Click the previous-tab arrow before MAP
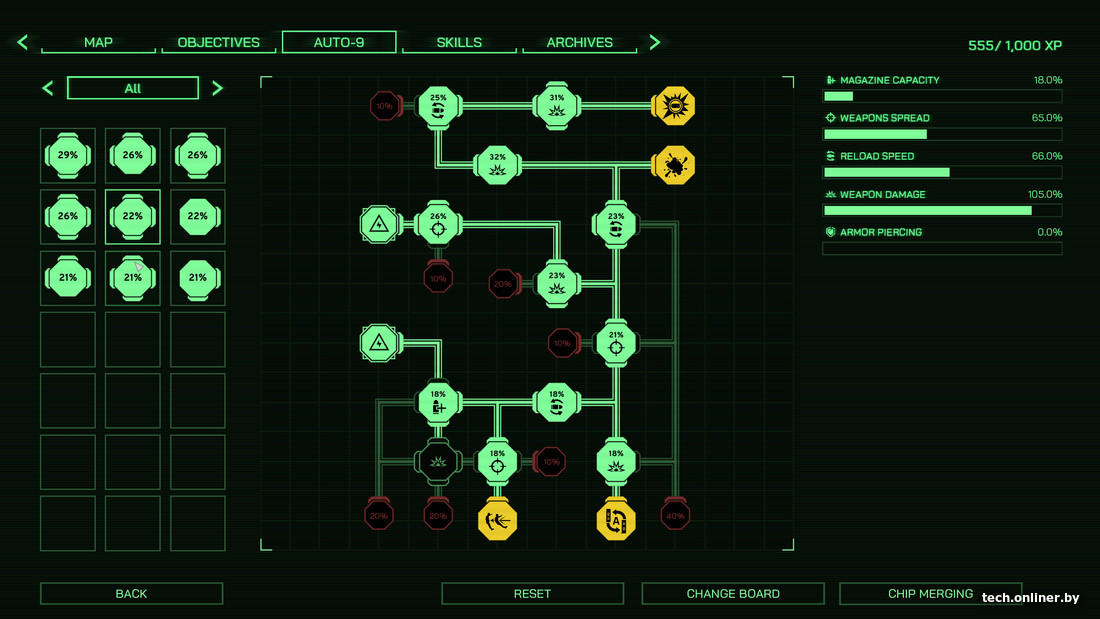The width and height of the screenshot is (1100, 619). pyautogui.click(x=23, y=43)
